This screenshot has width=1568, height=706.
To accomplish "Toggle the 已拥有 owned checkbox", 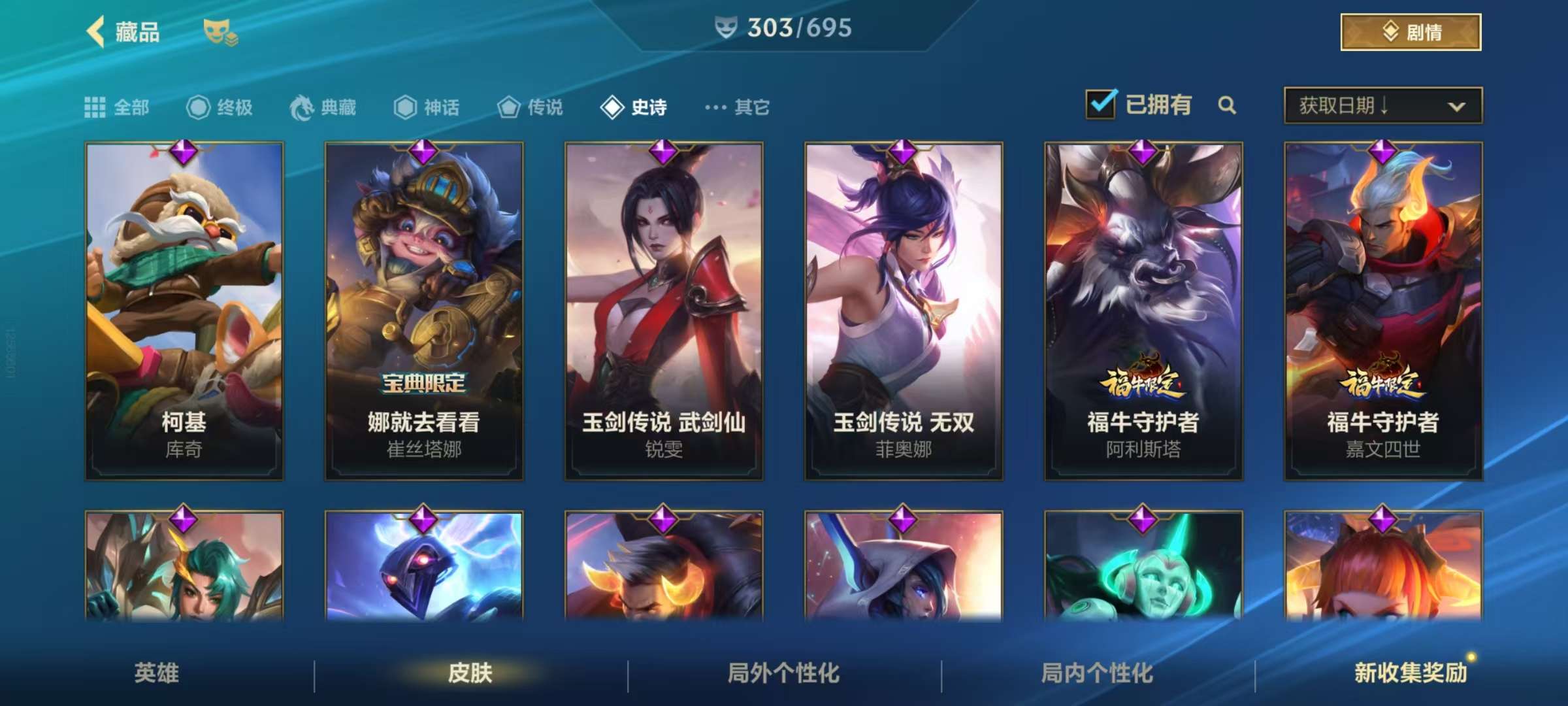I will coord(1101,105).
